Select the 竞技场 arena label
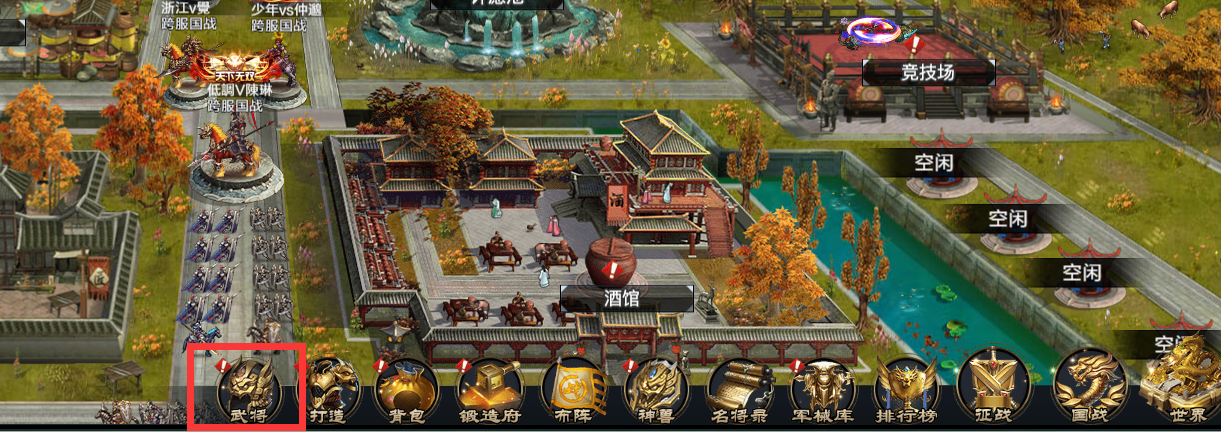 point(928,72)
